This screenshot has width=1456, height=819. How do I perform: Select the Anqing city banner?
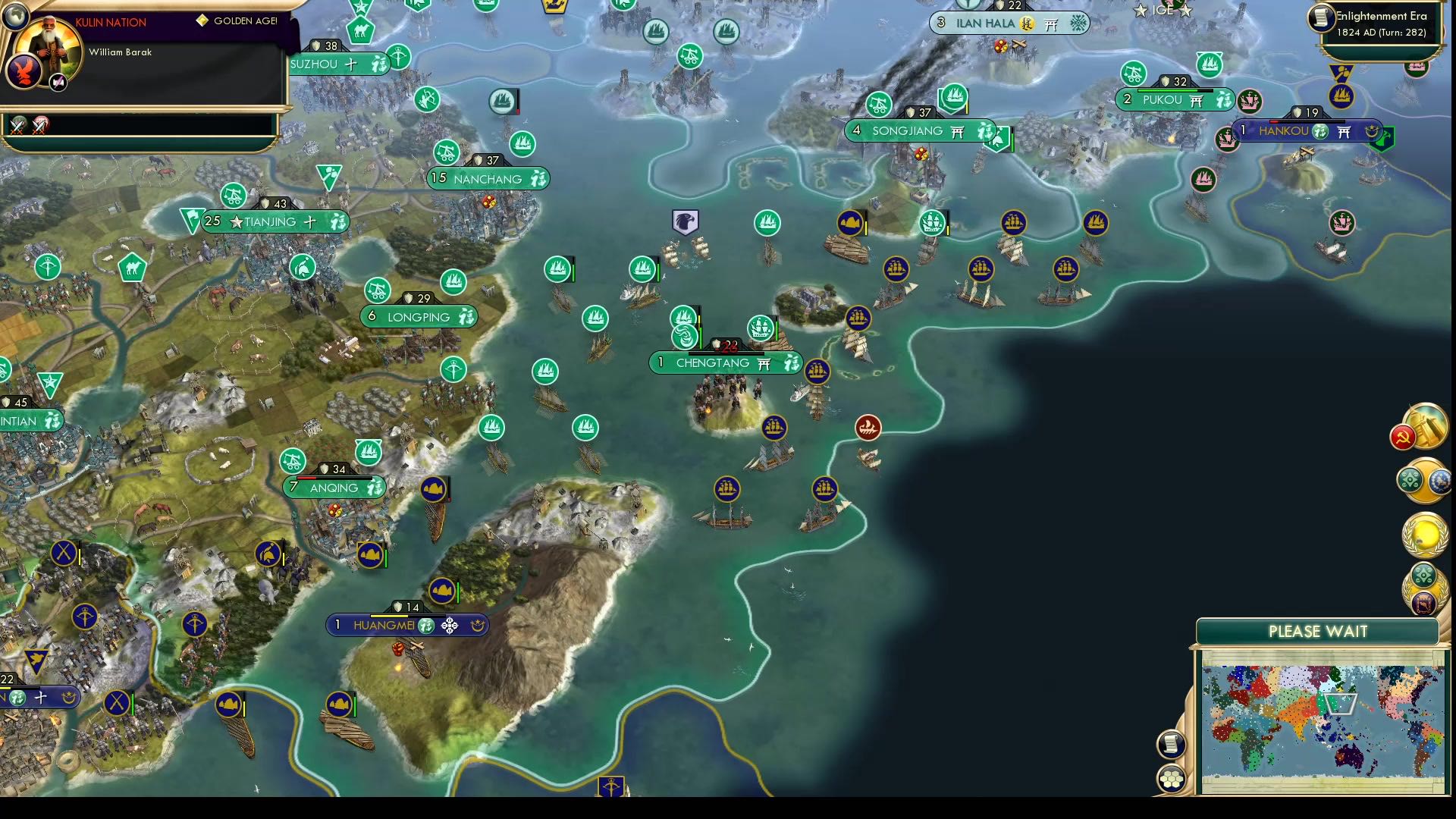[x=334, y=488]
